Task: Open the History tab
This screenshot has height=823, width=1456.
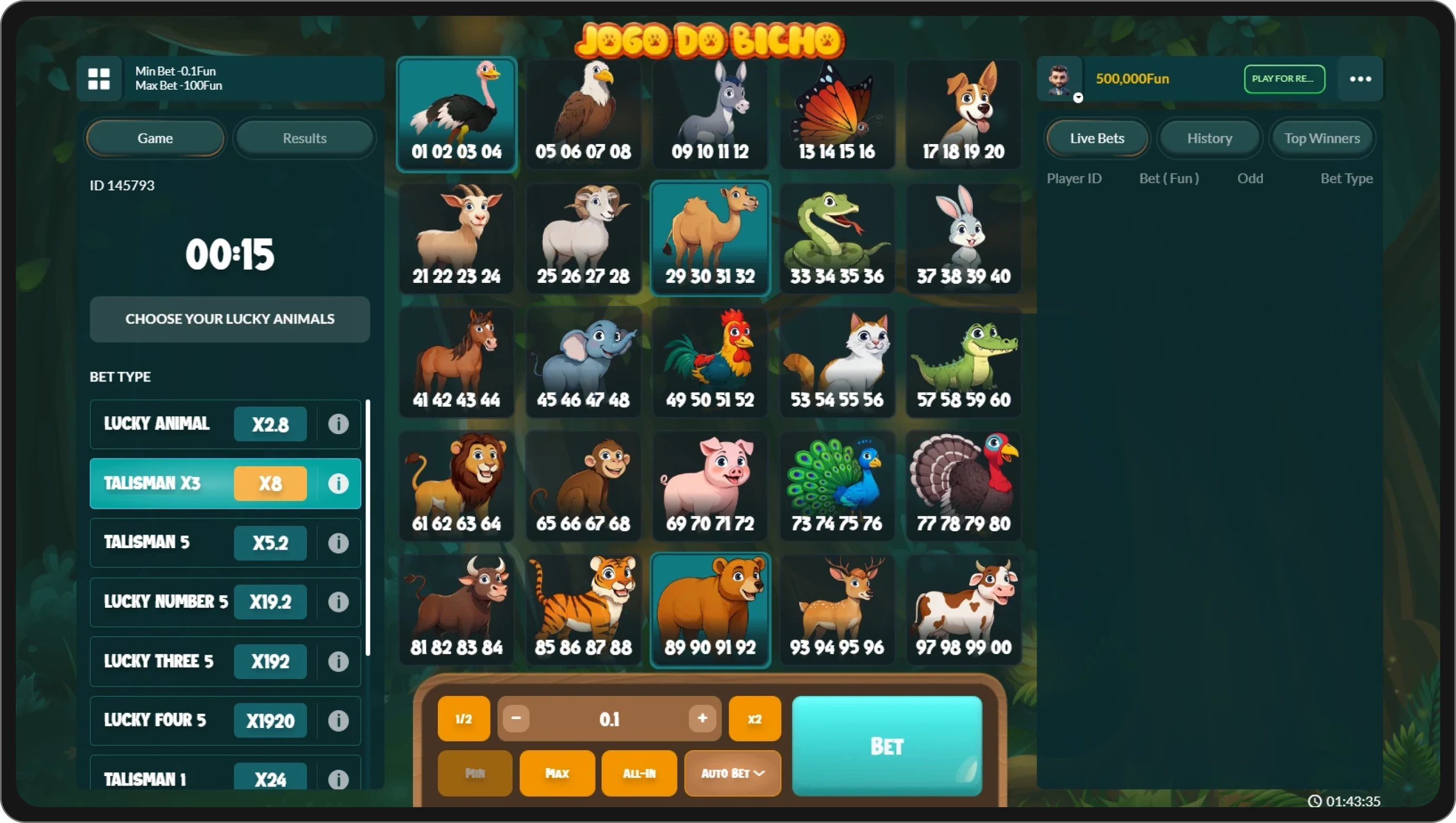Action: (x=1210, y=138)
